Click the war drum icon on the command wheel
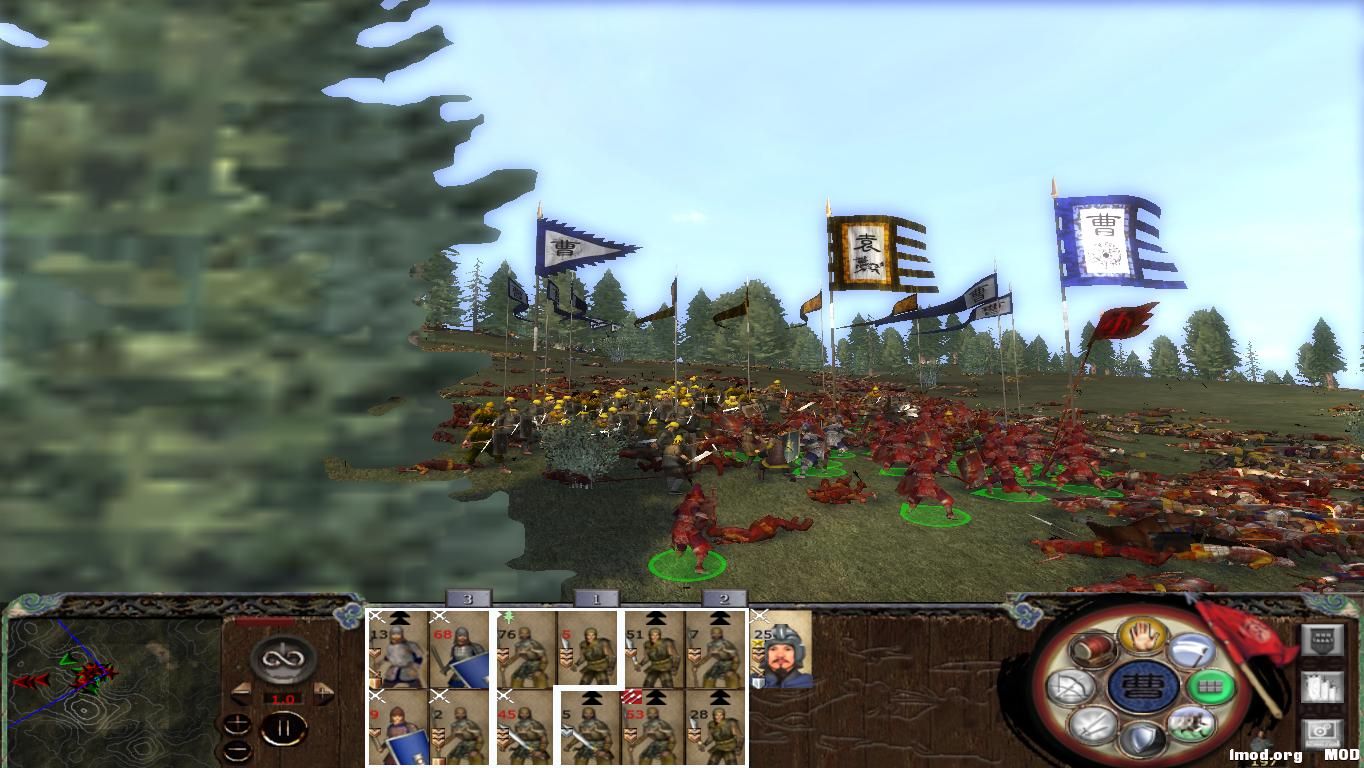 [x=1093, y=651]
